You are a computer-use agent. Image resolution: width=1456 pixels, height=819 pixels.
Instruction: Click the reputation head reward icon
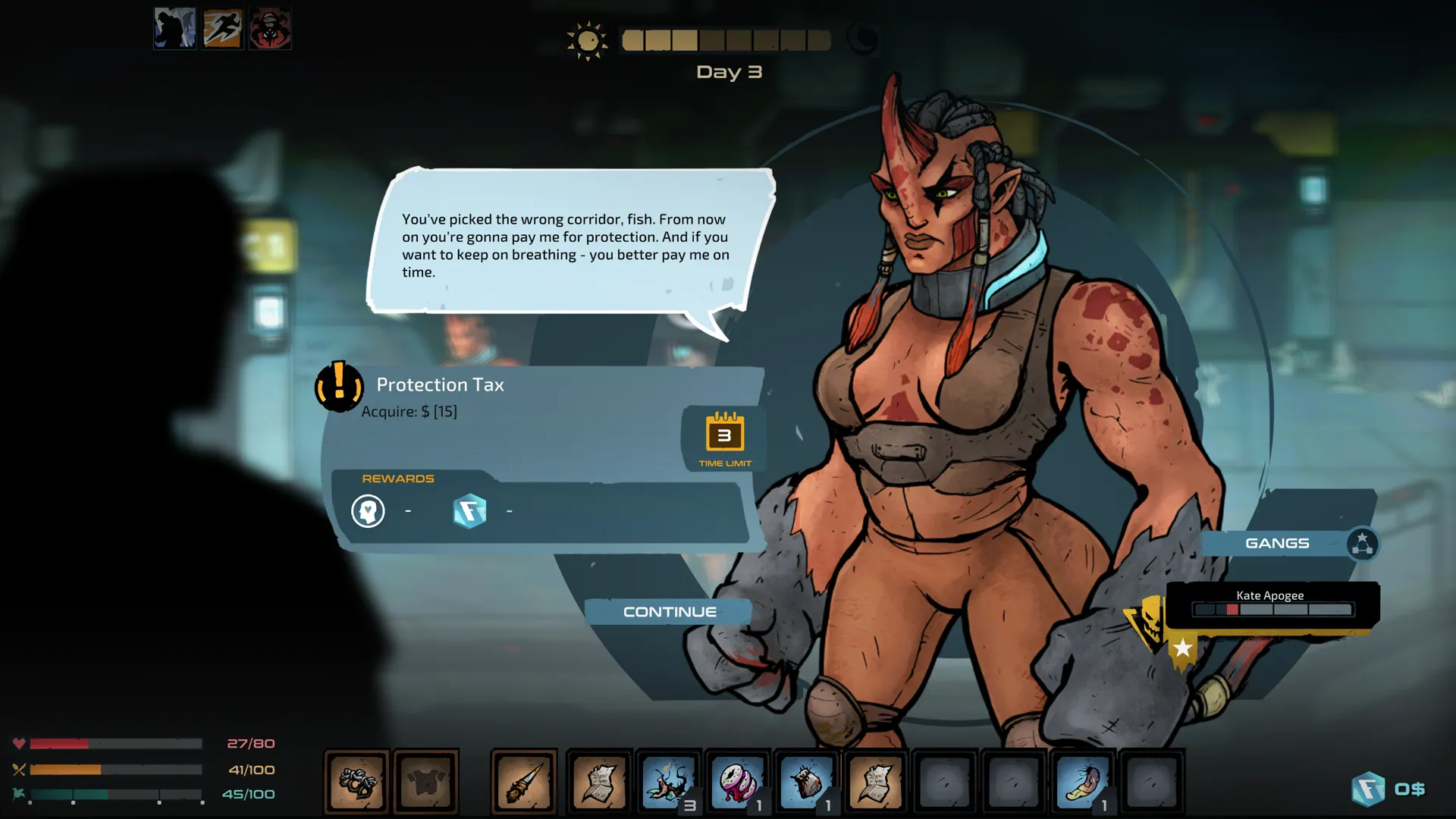369,510
